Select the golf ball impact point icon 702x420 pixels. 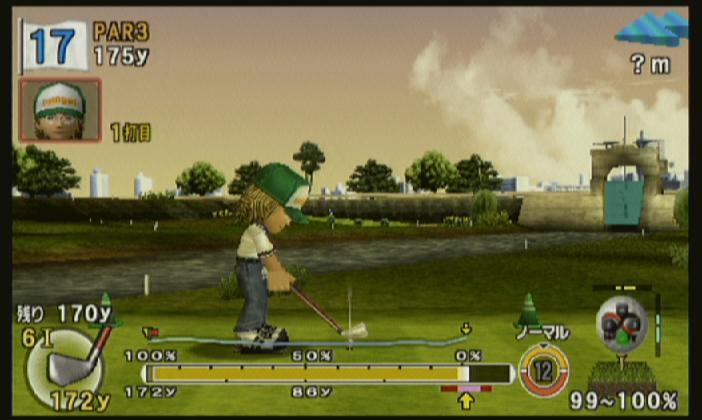[x=622, y=322]
